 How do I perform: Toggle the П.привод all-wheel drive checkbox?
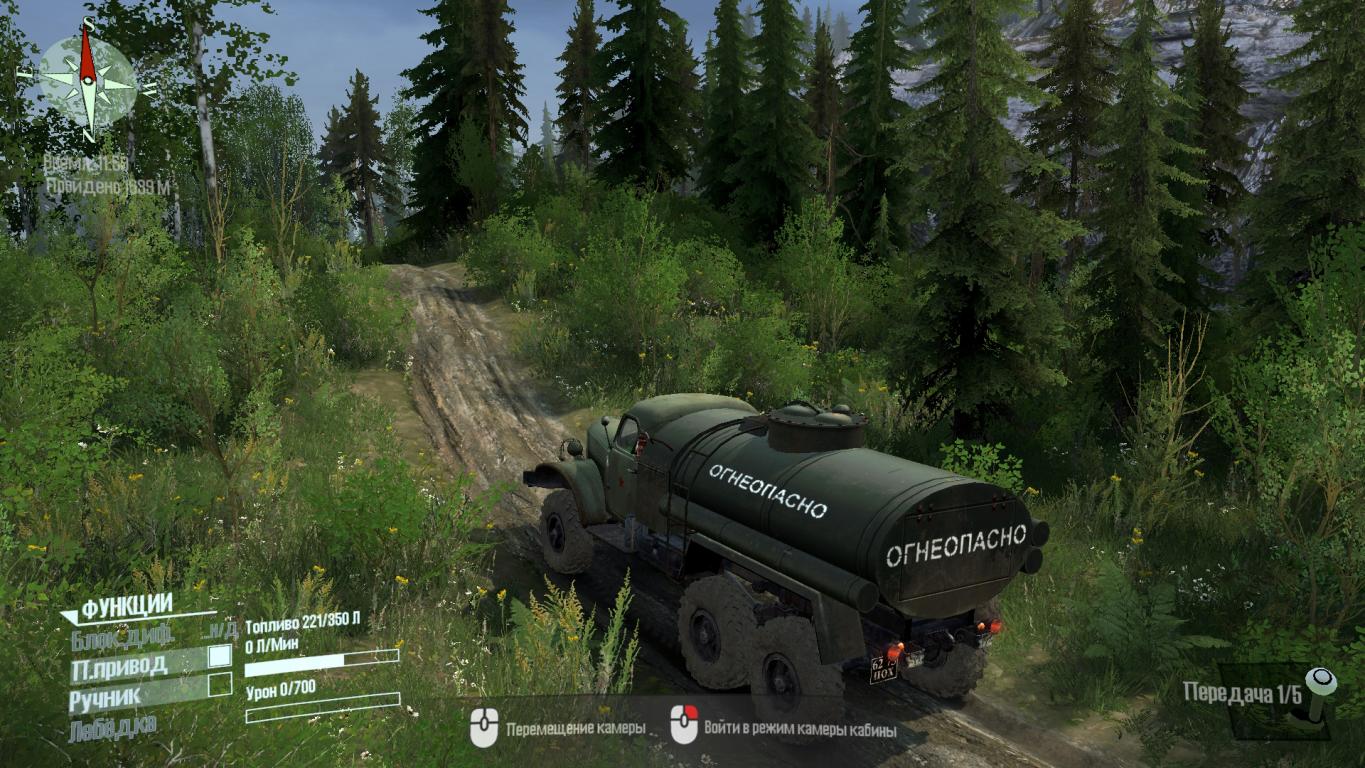click(x=219, y=657)
